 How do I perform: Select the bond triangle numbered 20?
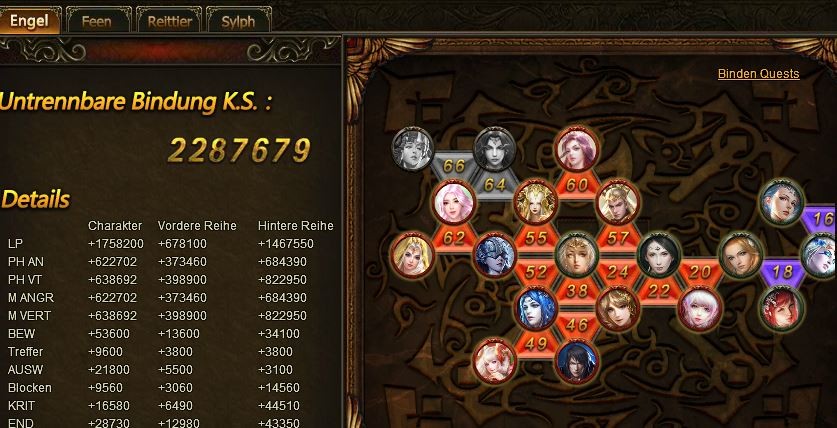coord(700,271)
